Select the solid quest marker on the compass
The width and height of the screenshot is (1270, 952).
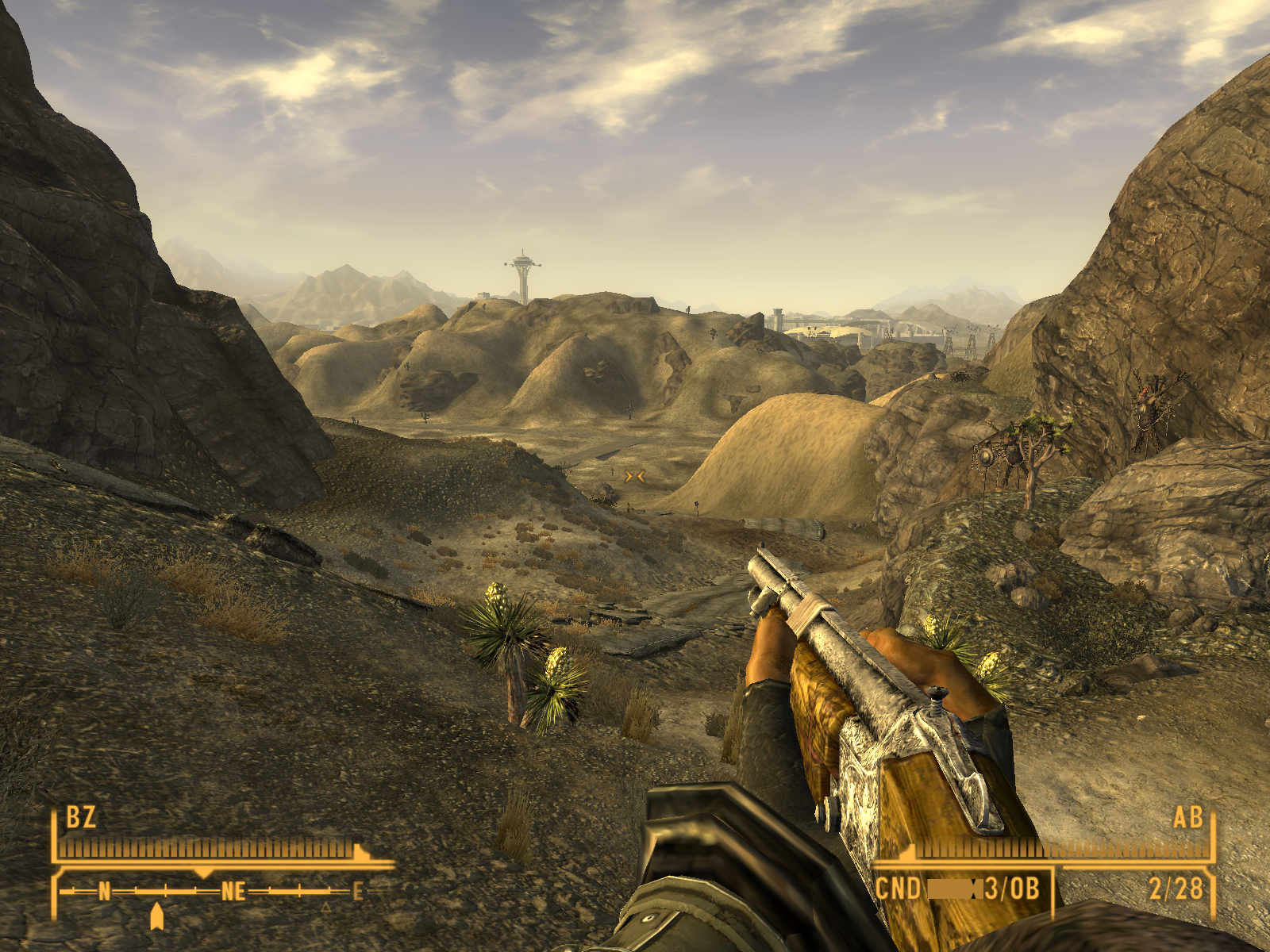coord(157,916)
